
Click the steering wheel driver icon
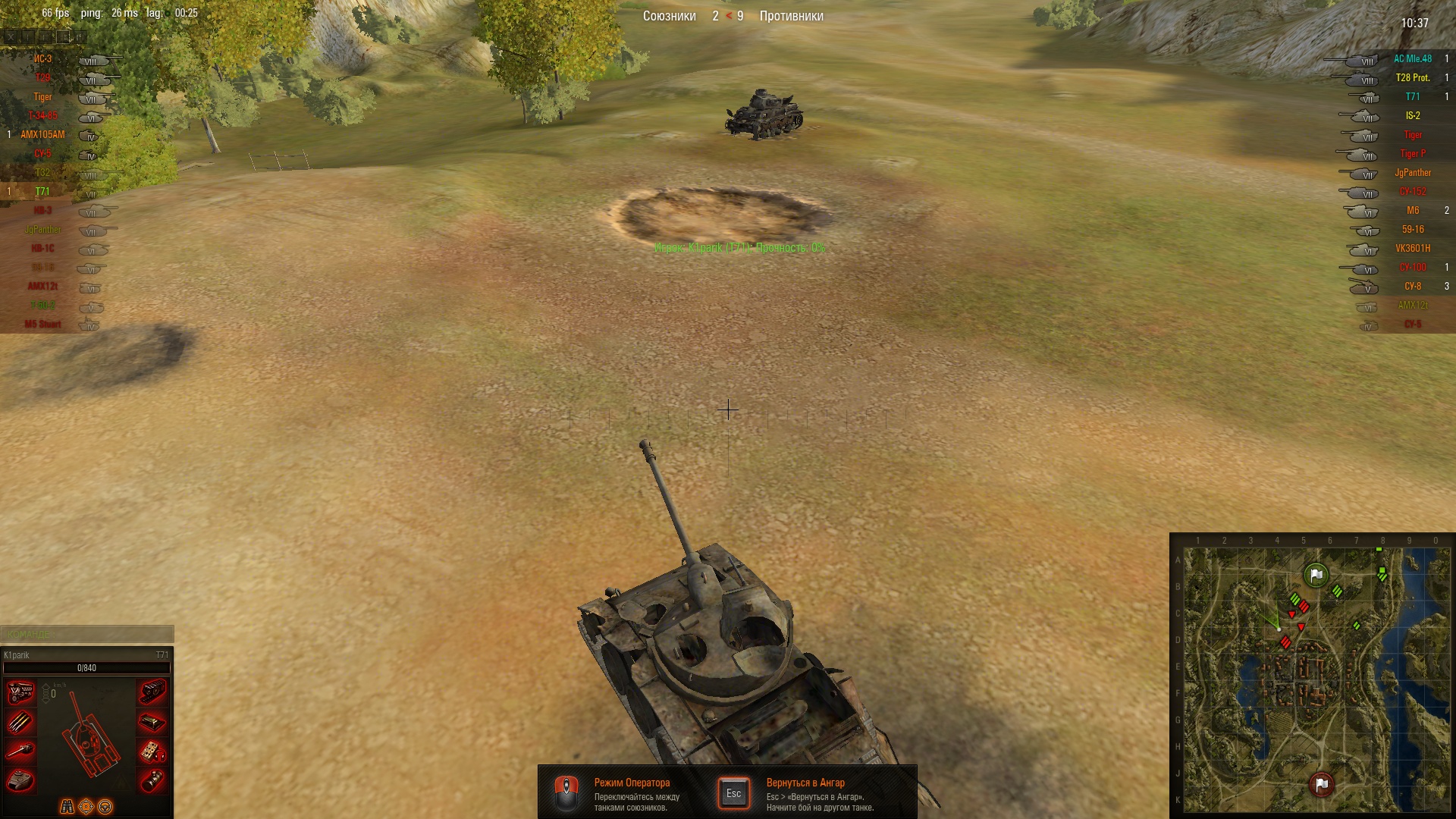click(105, 807)
